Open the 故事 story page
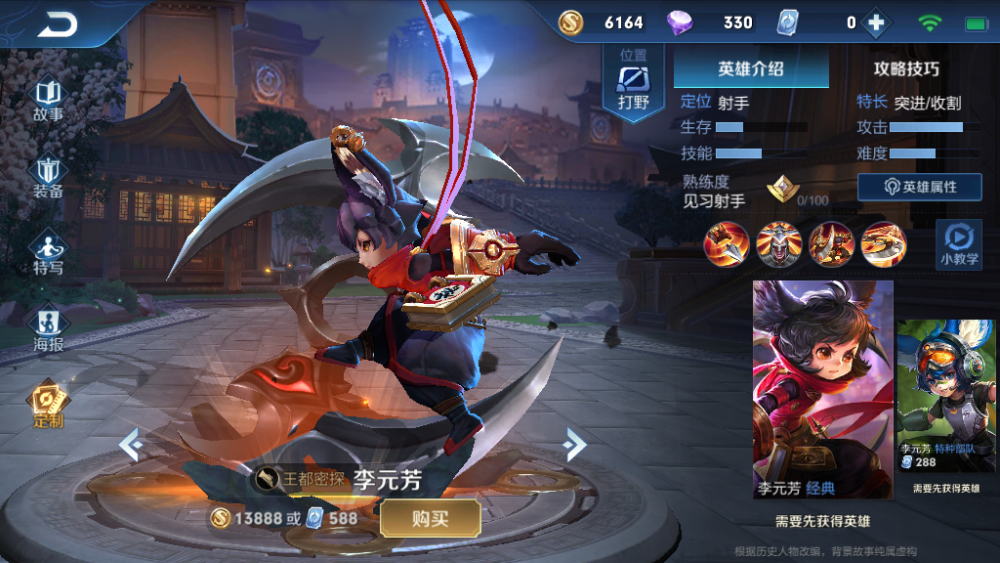 (x=48, y=101)
